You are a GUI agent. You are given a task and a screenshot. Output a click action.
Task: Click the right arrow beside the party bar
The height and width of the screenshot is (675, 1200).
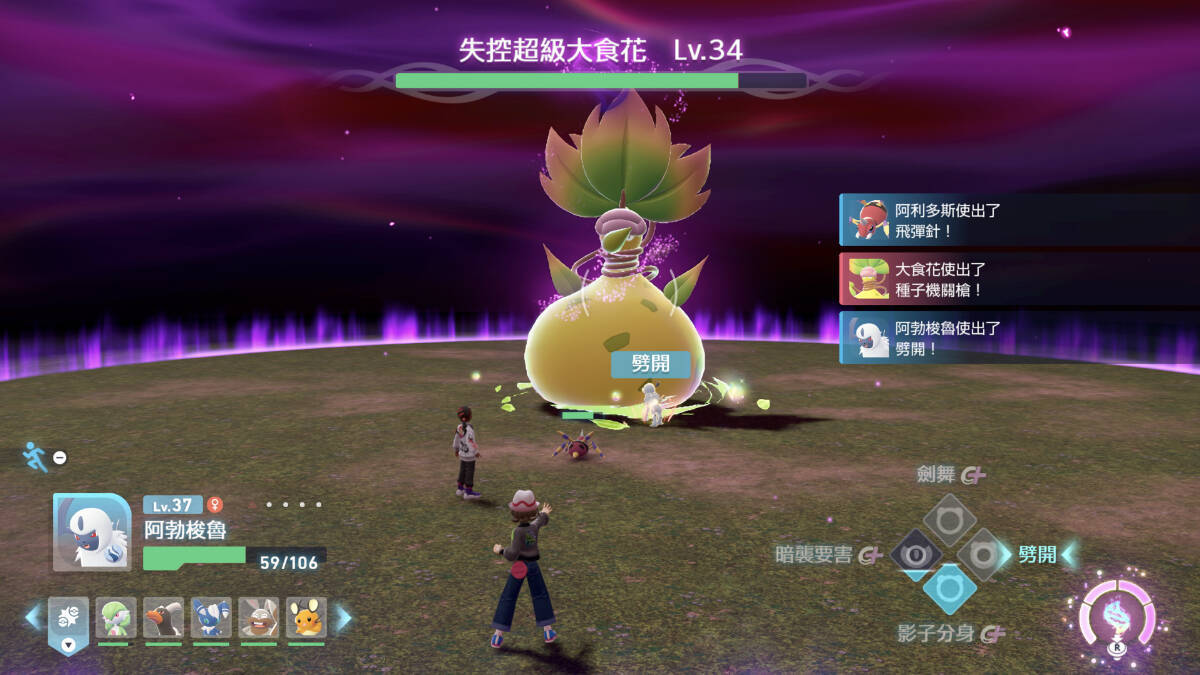click(343, 618)
